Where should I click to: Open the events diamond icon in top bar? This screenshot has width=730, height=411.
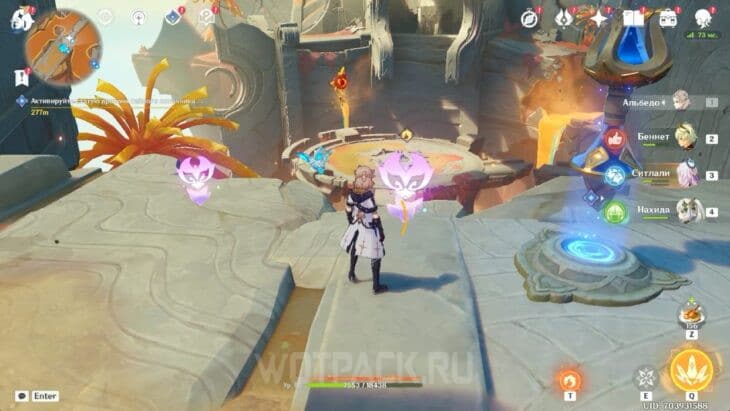point(172,17)
